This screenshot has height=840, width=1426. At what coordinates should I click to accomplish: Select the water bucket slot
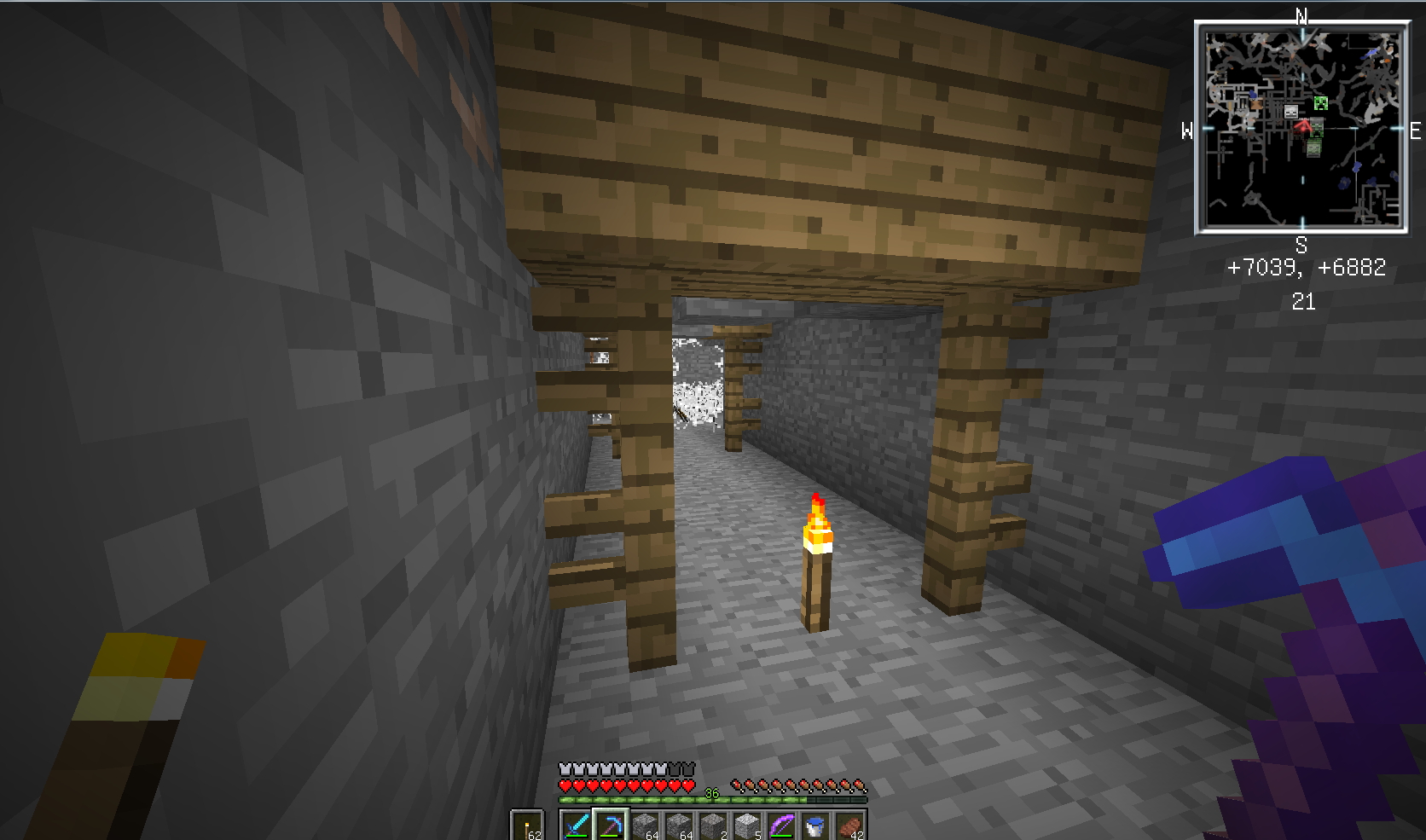pos(815,826)
